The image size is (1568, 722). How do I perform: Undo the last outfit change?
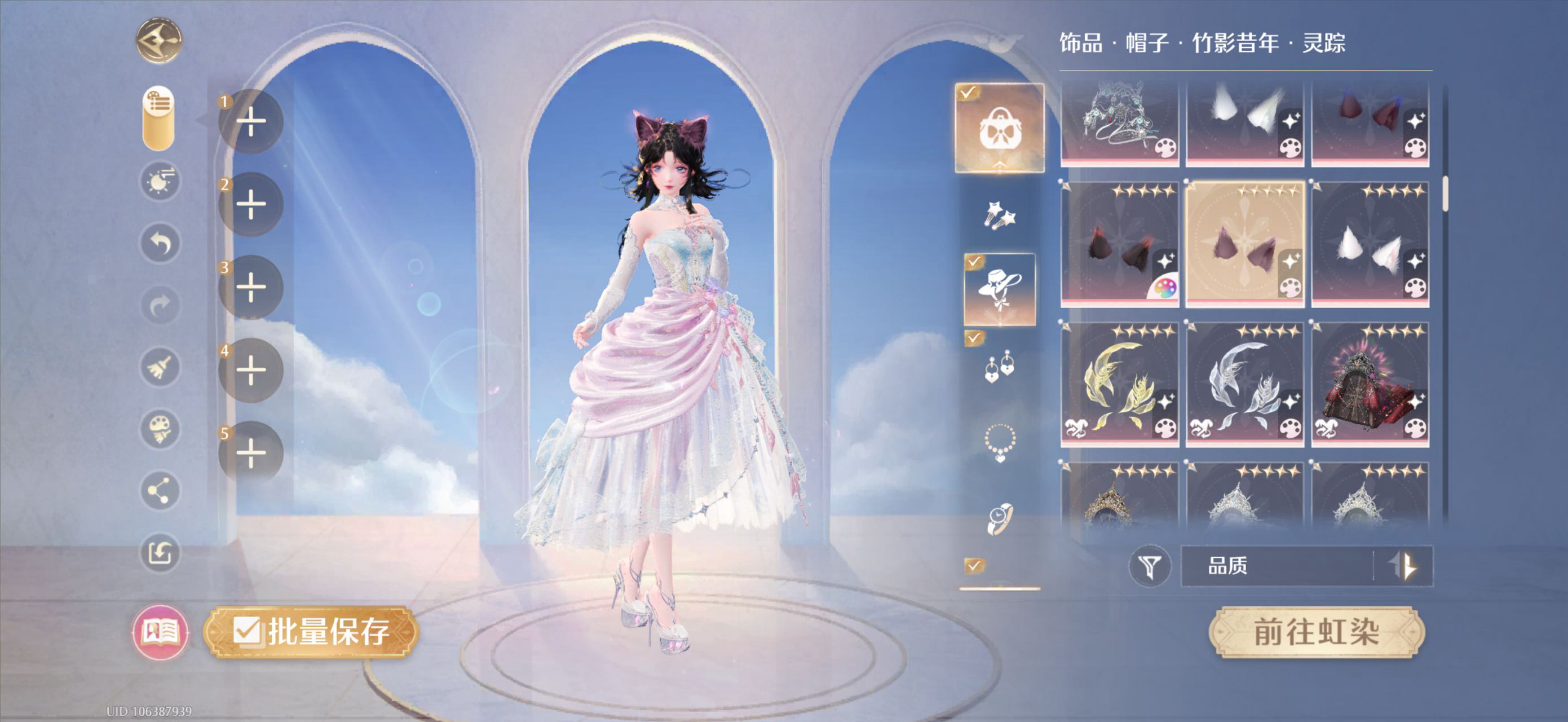tap(160, 244)
